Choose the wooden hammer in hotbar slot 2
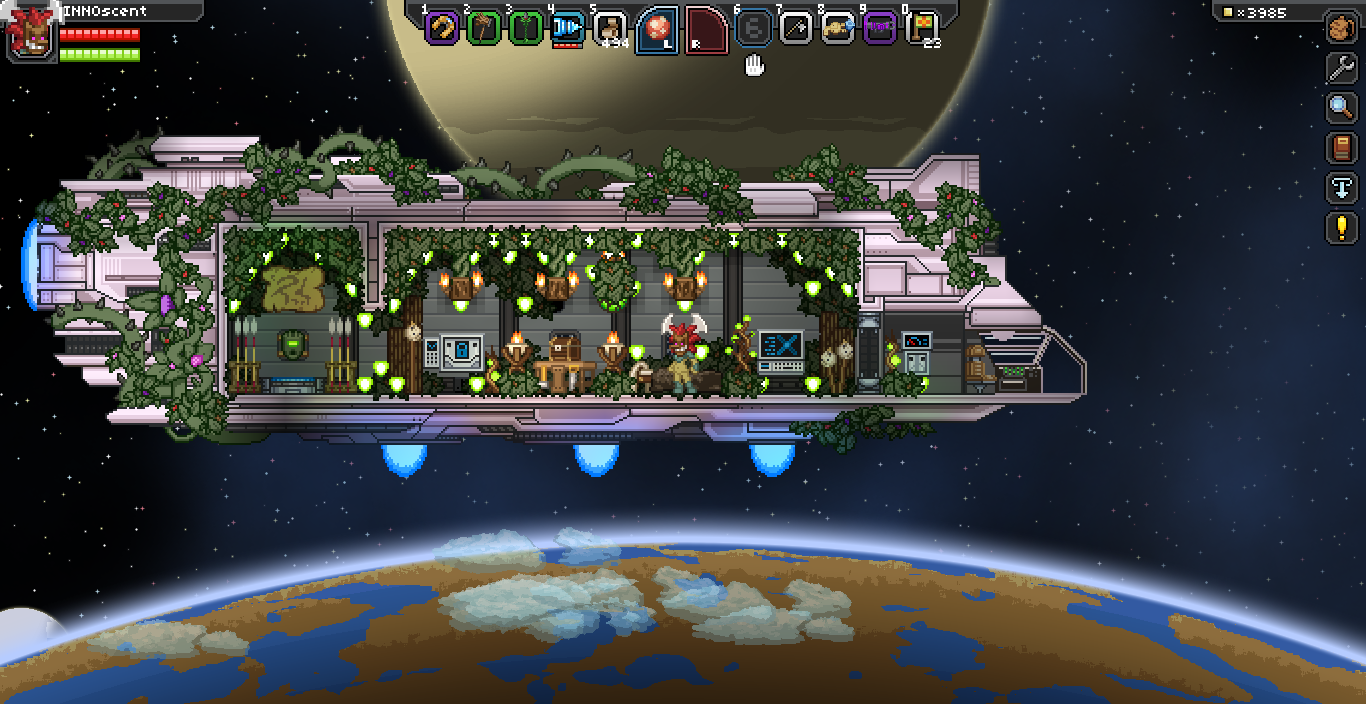The height and width of the screenshot is (704, 1366). (x=483, y=28)
